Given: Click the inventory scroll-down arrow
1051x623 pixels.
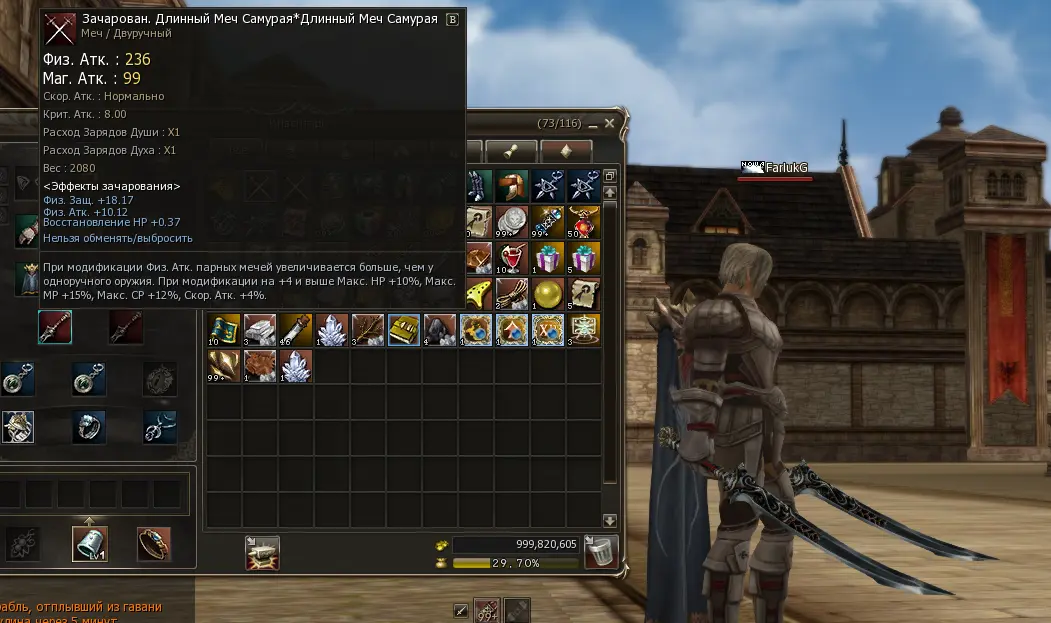Looking at the screenshot, I should pyautogui.click(x=610, y=520).
